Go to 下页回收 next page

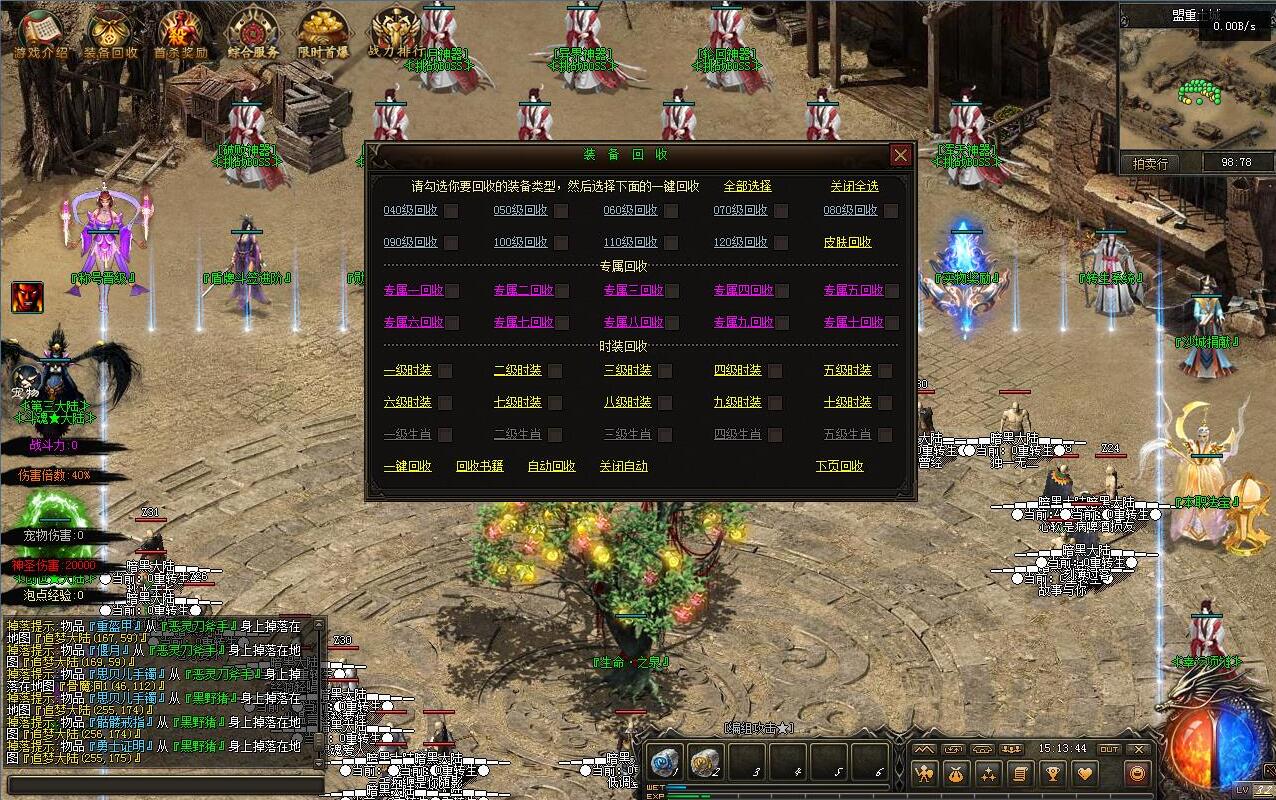coord(839,466)
